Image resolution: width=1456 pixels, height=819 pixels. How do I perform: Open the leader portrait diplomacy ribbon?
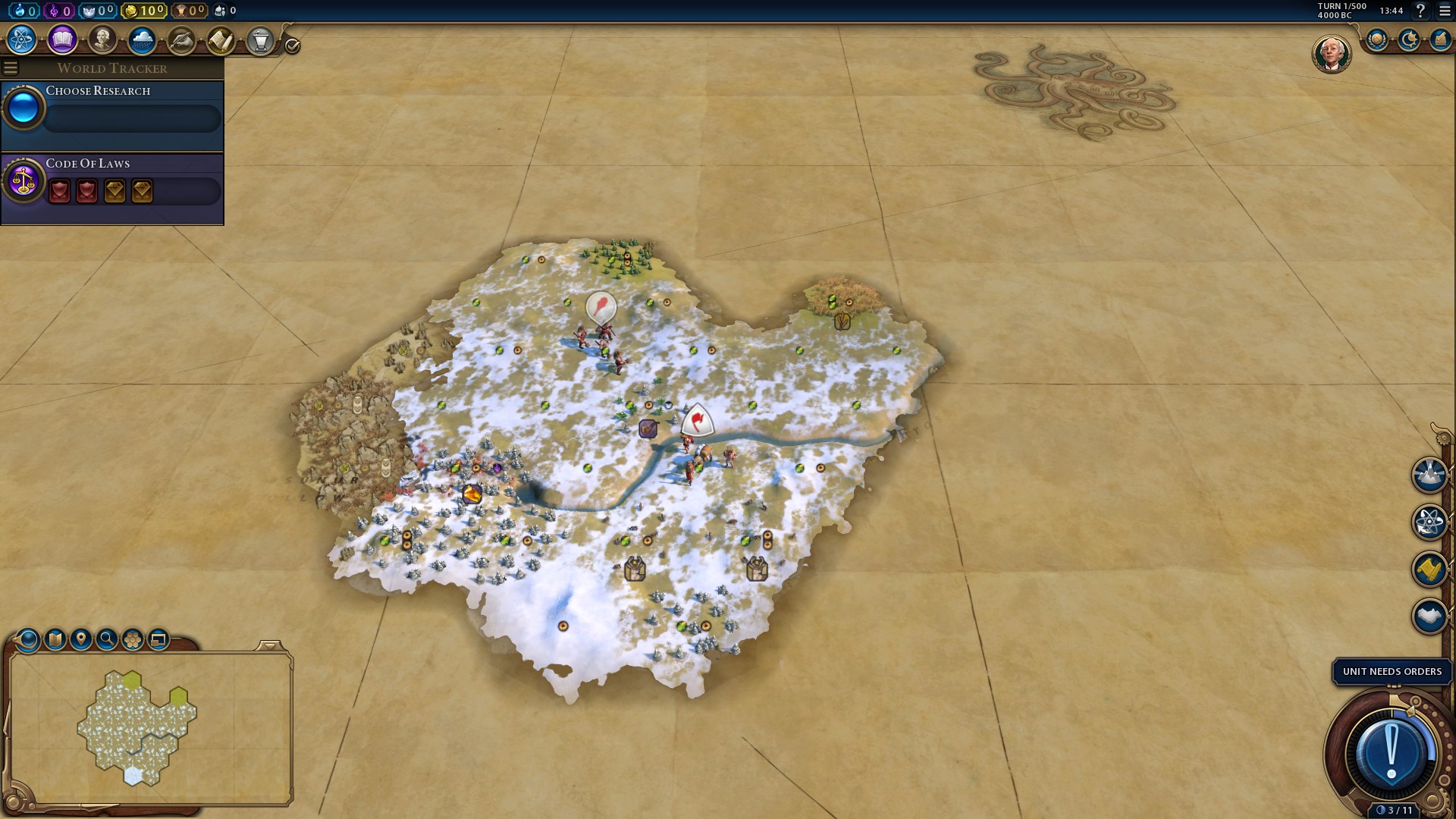pyautogui.click(x=1331, y=54)
